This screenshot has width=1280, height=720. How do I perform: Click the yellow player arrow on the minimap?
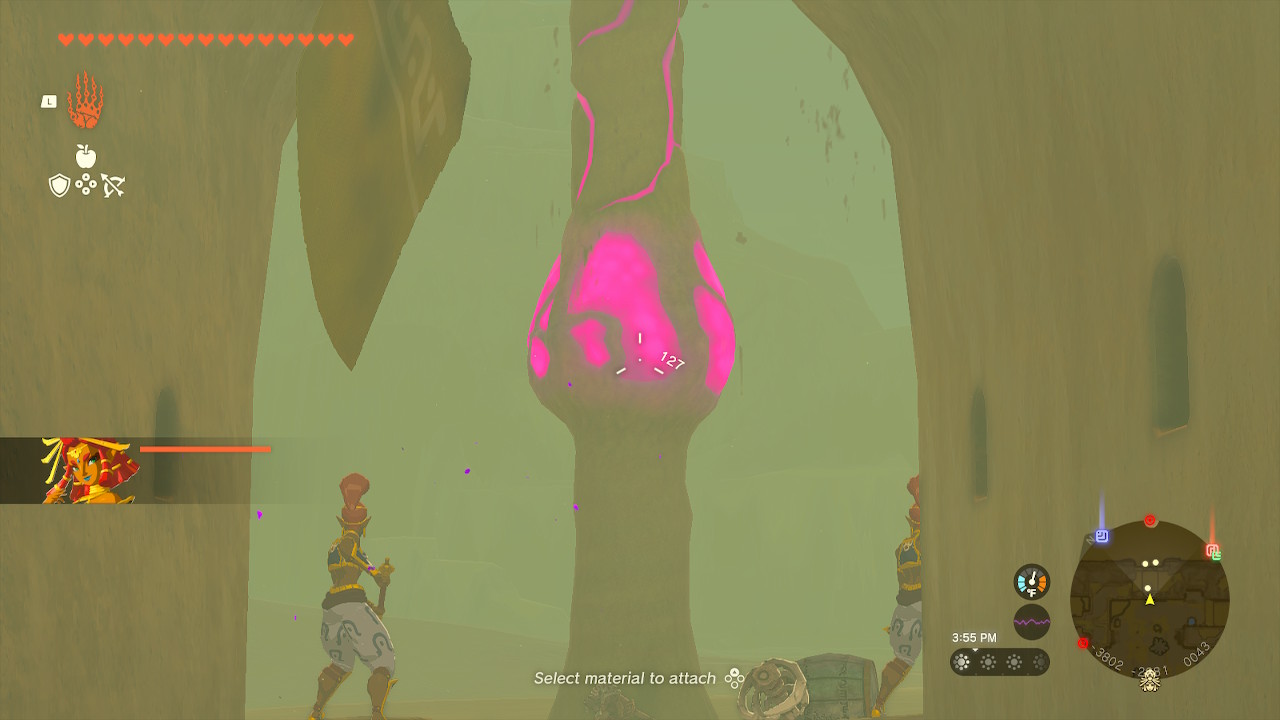1150,600
